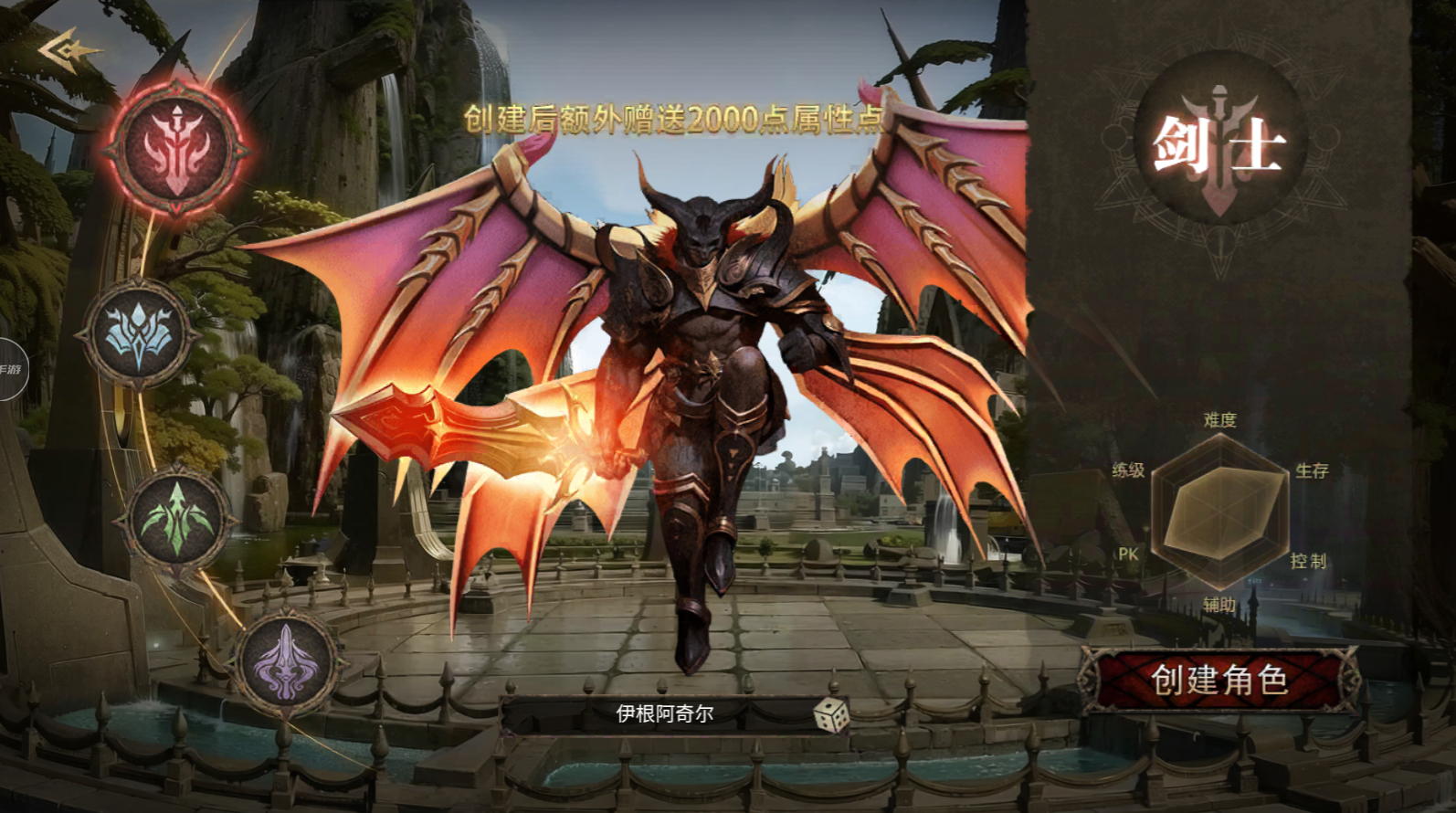The height and width of the screenshot is (813, 1456).
Task: Choose the blue crest class emblem
Action: pos(139,335)
